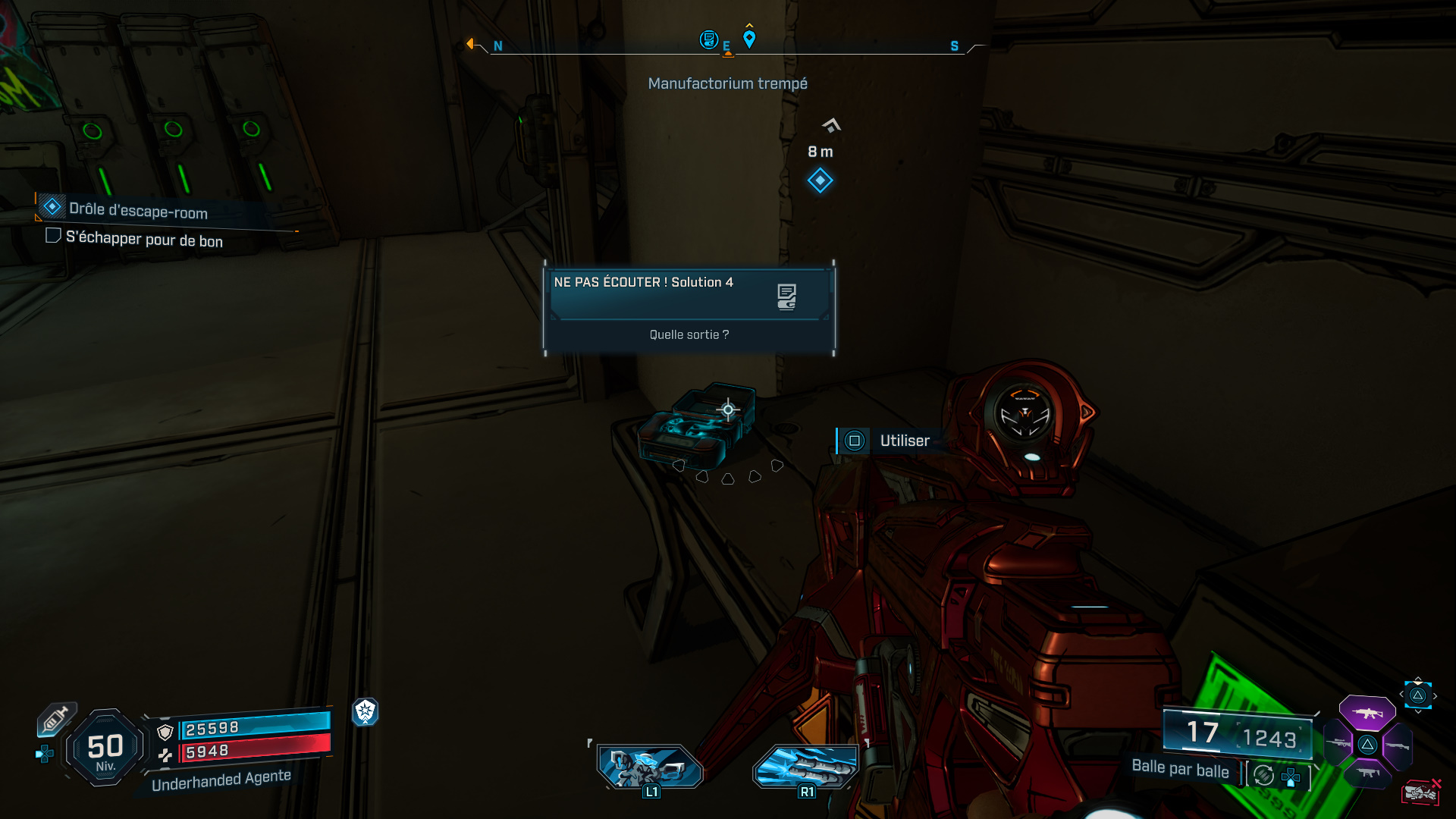Screen dimensions: 1456x819
Task: Click the Manufactorium trempé location title
Action: (727, 83)
